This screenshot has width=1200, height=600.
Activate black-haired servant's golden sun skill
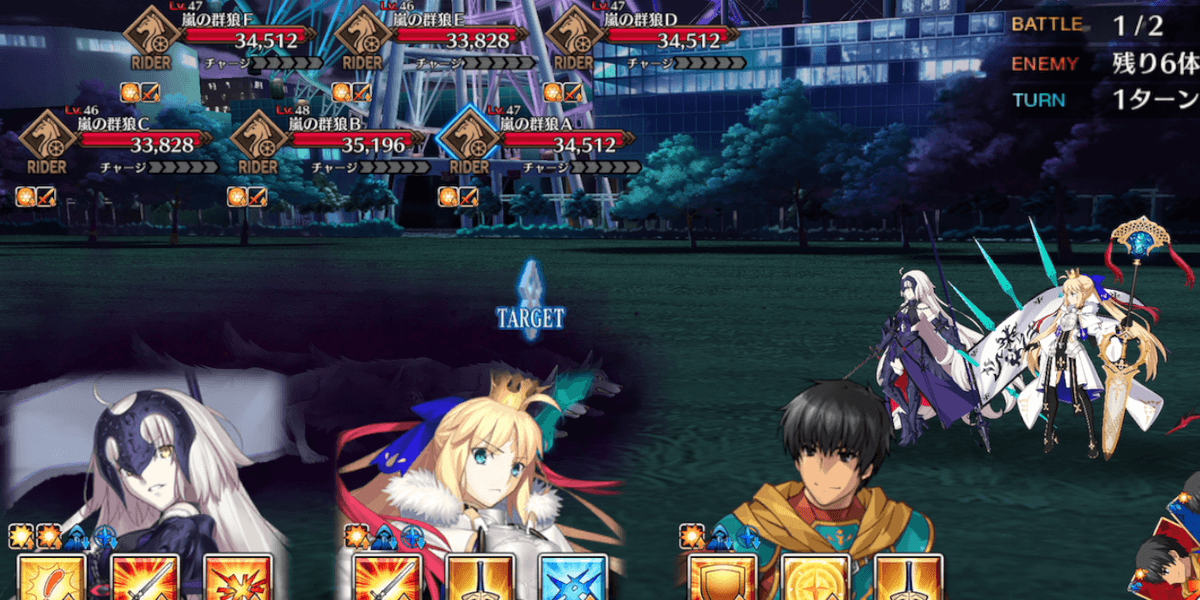point(814,579)
